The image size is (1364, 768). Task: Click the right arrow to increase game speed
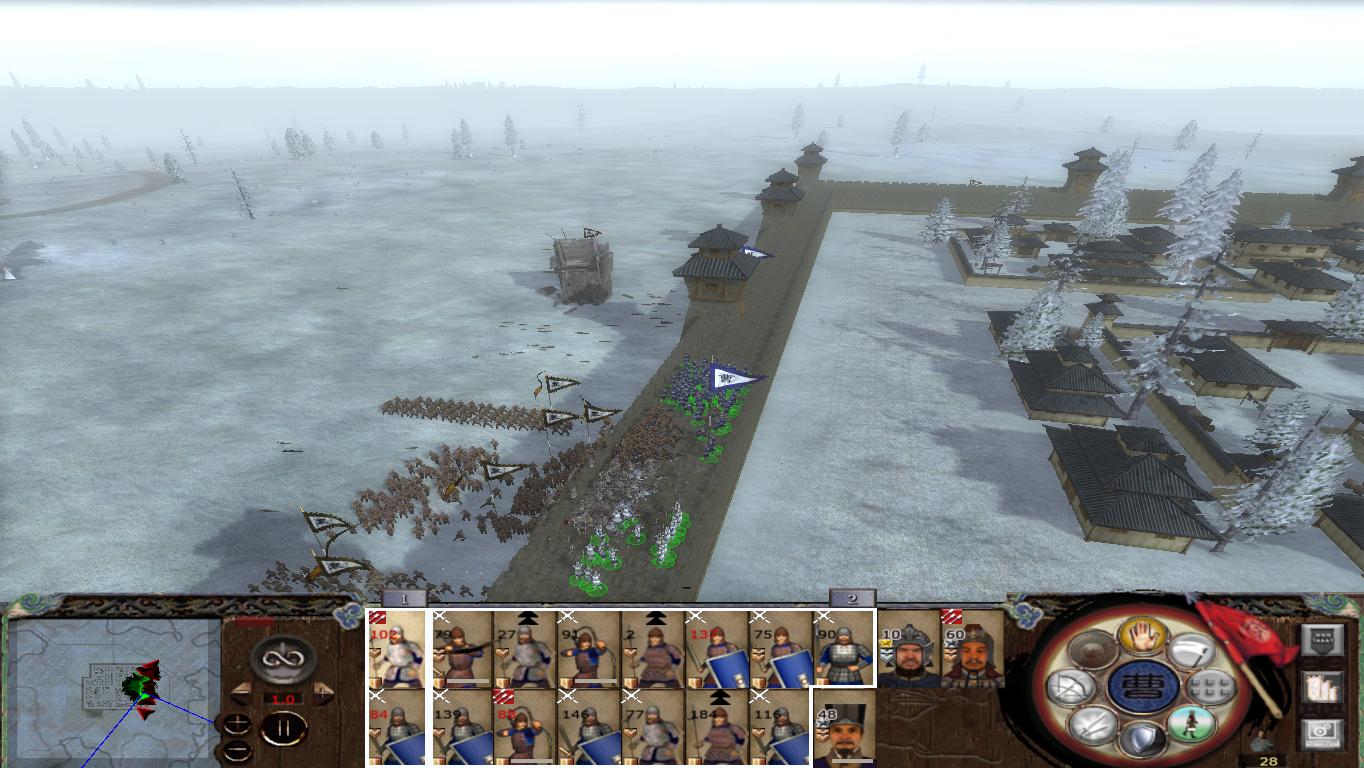(x=322, y=692)
